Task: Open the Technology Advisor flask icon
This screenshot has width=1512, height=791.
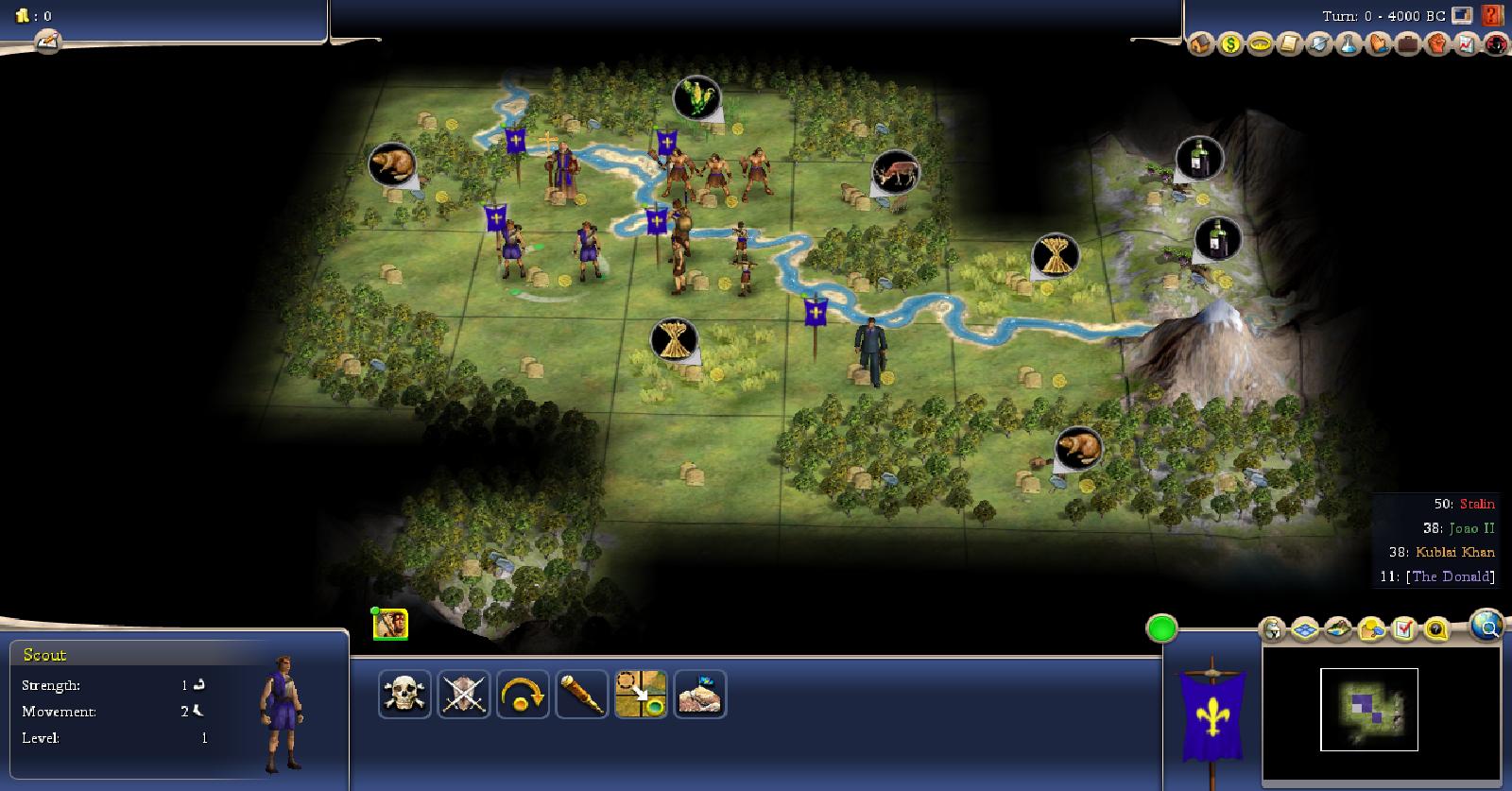Action: (1349, 43)
